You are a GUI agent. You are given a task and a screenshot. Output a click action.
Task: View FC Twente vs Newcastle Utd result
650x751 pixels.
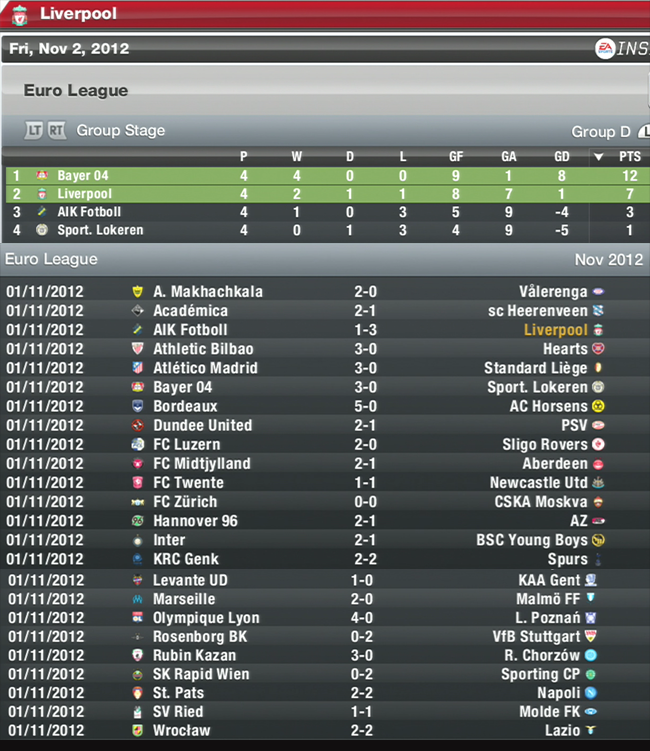(364, 483)
